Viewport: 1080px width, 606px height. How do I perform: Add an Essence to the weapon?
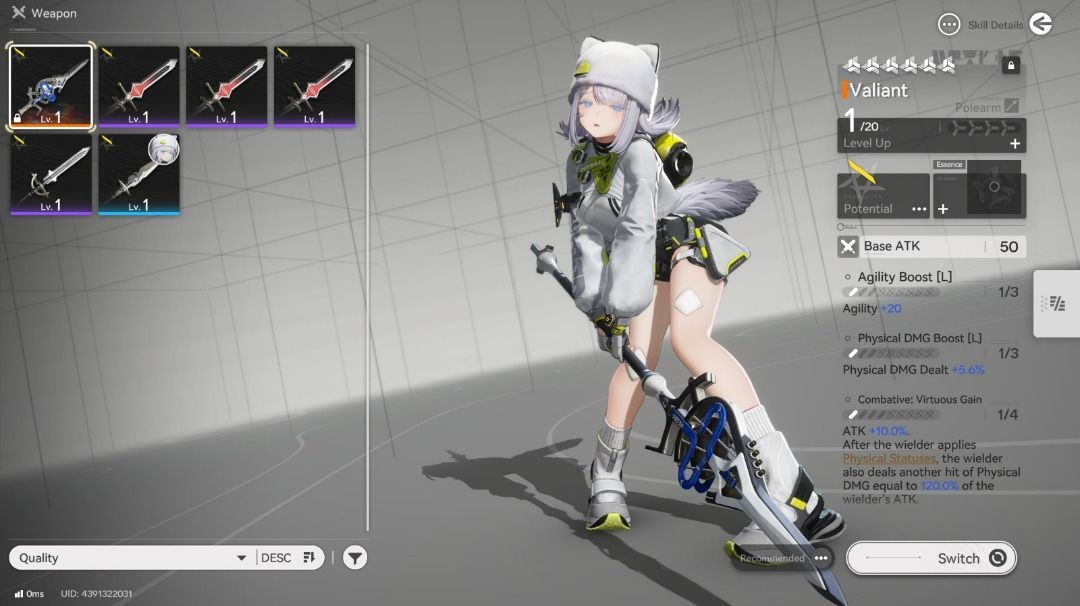(943, 209)
